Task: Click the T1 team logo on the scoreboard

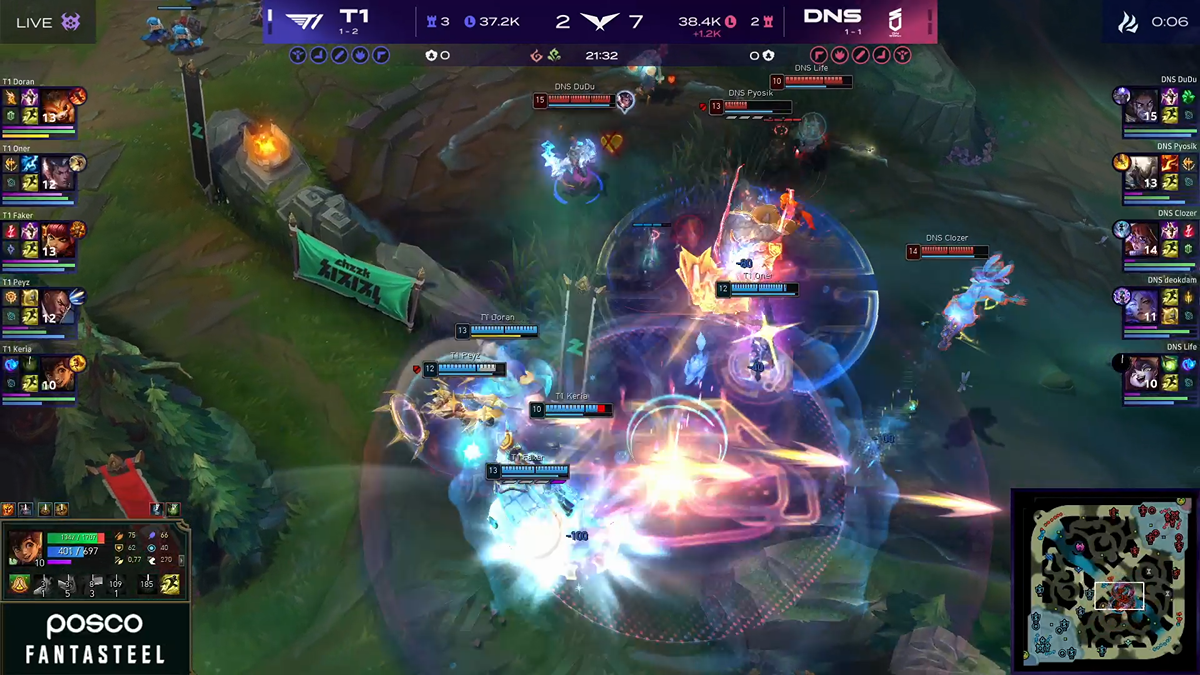Action: 303,21
